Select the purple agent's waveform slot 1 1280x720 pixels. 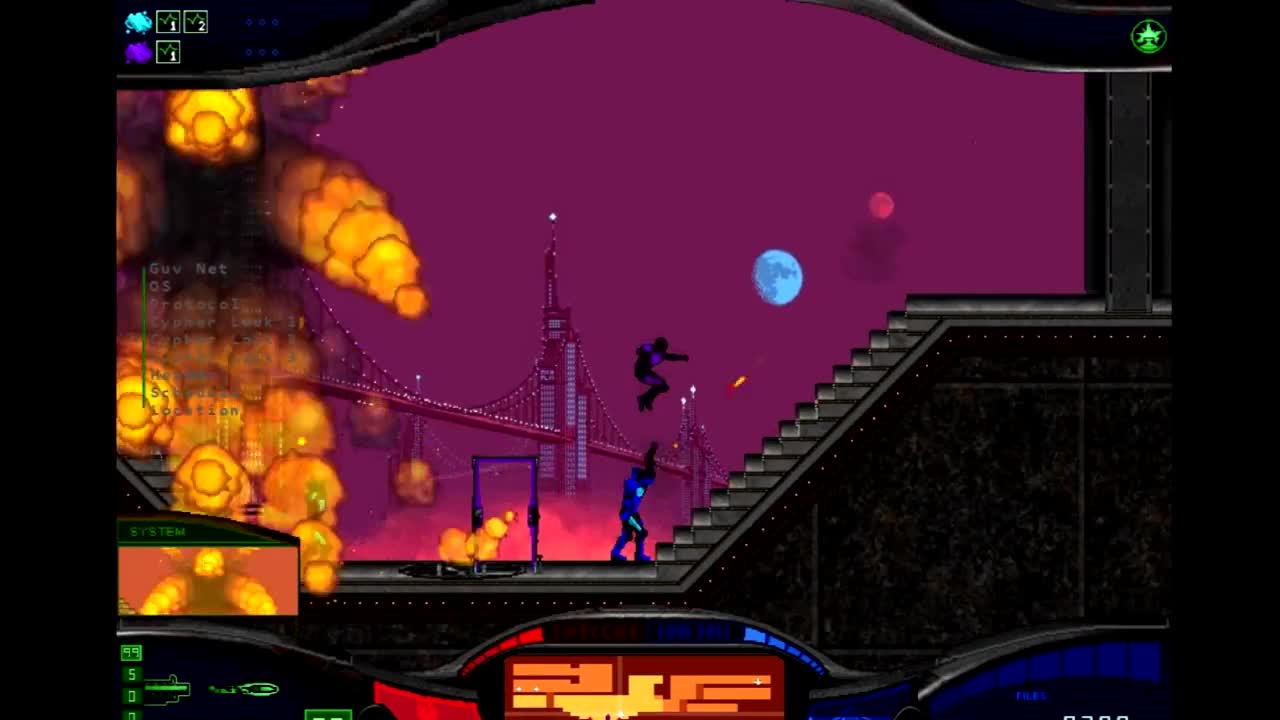pos(168,53)
